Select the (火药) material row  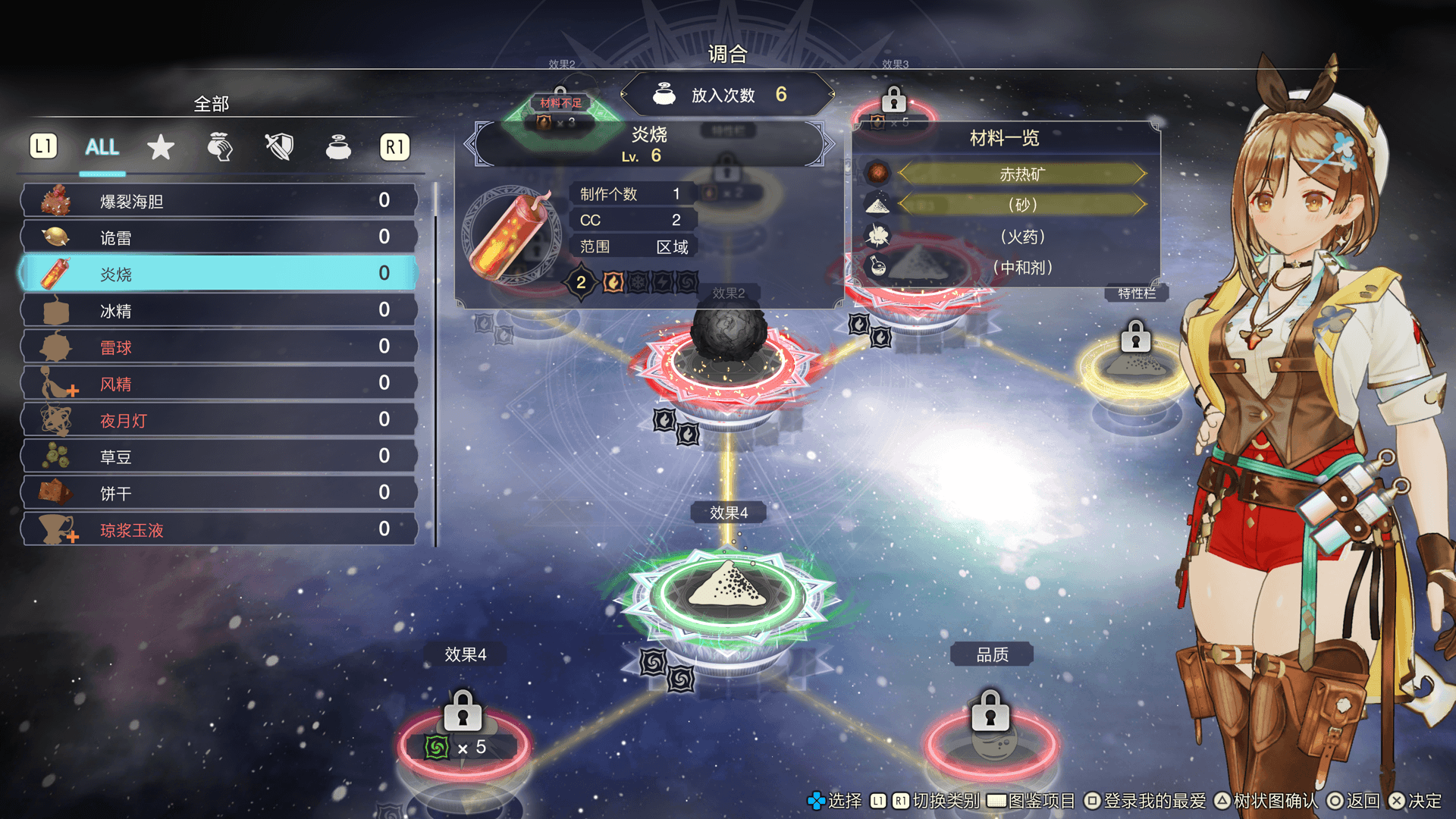[1021, 237]
